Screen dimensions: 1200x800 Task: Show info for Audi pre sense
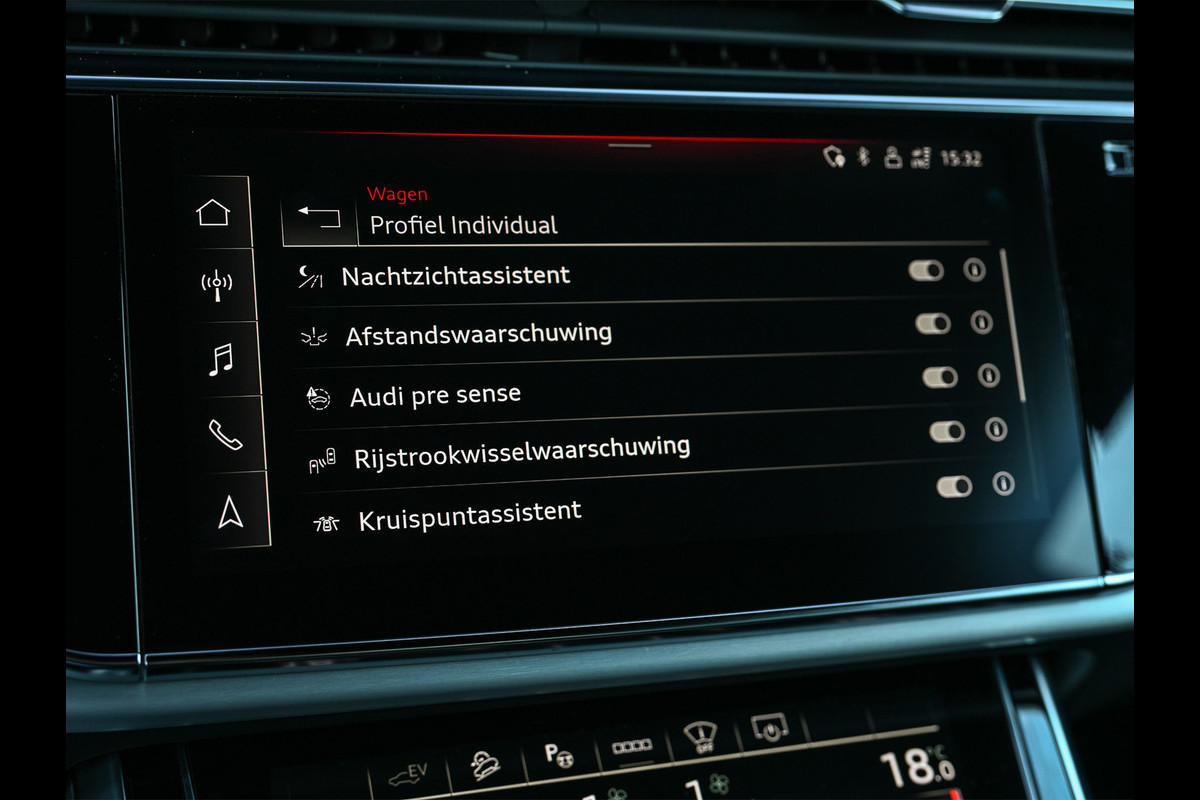(989, 375)
